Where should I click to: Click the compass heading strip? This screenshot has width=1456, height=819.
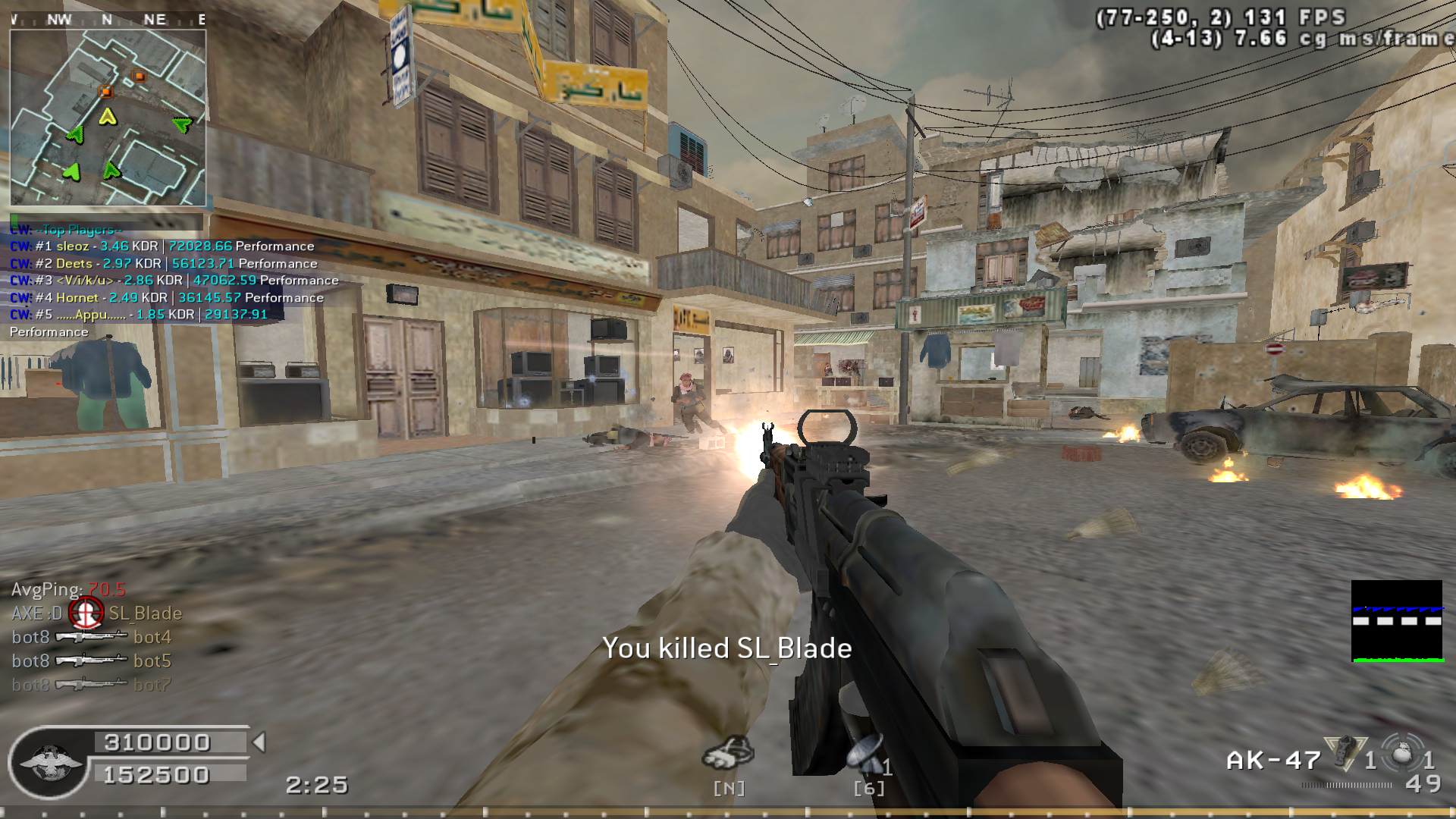(108, 20)
